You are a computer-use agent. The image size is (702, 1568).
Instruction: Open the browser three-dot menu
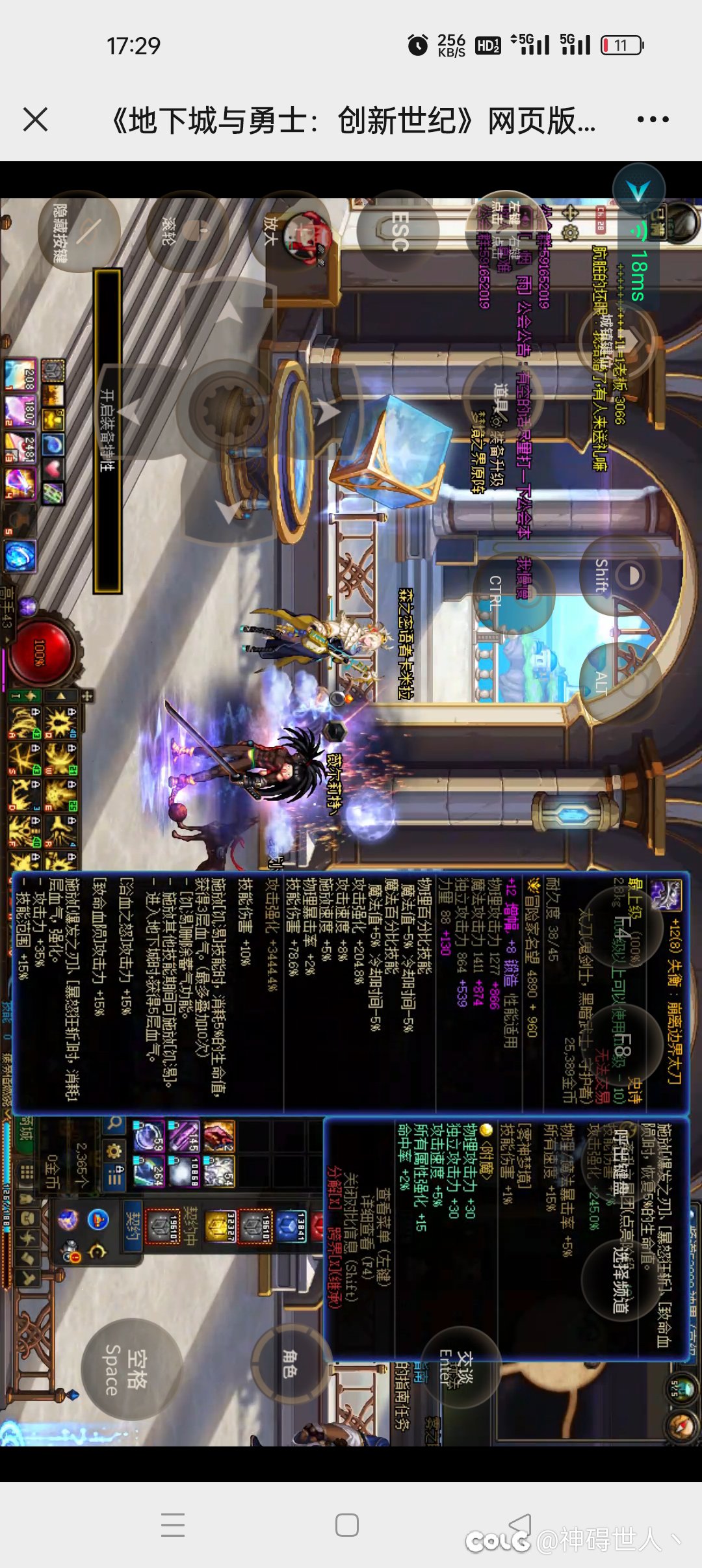(653, 120)
